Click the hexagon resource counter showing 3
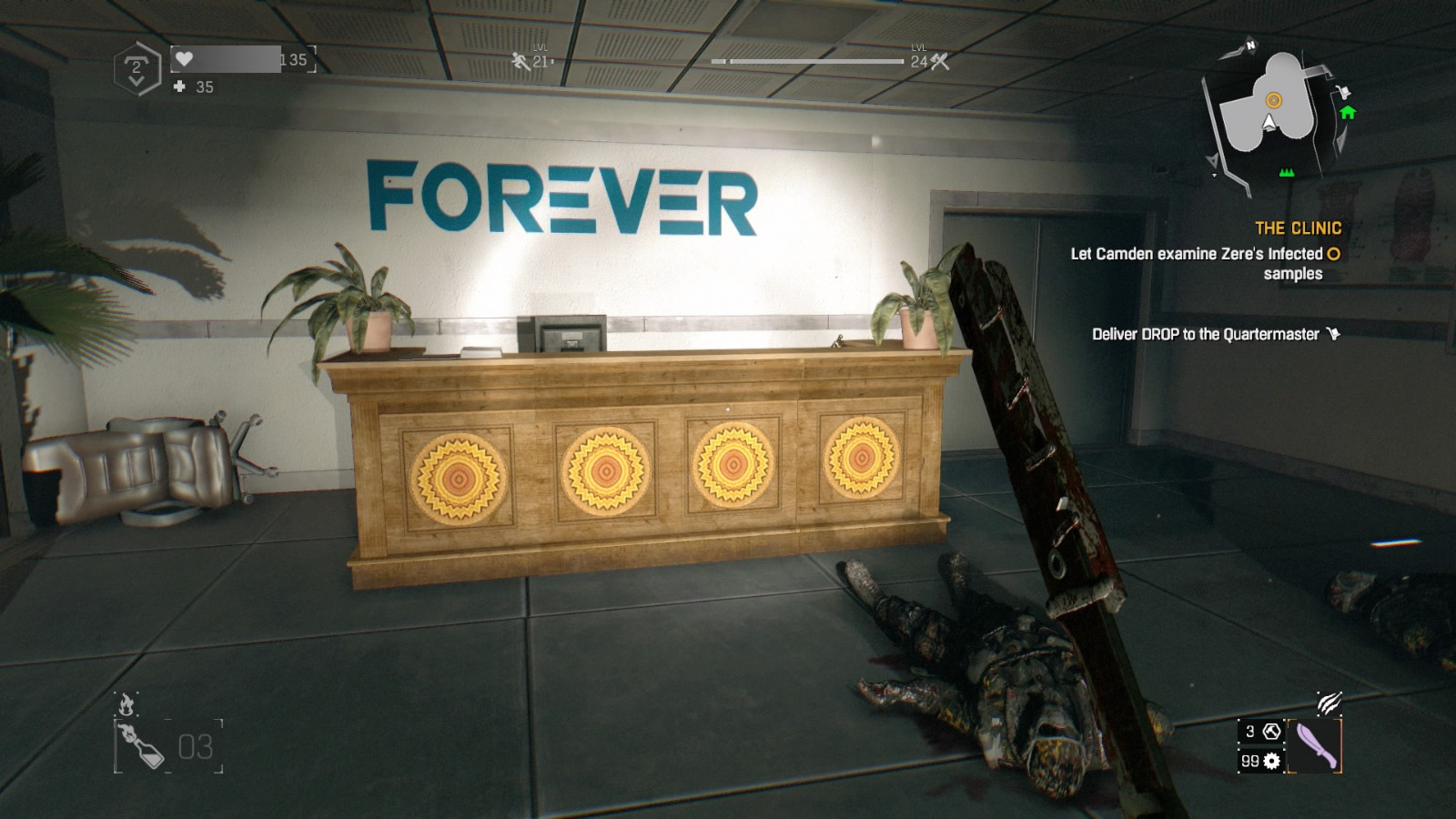The width and height of the screenshot is (1456, 819). [1262, 730]
